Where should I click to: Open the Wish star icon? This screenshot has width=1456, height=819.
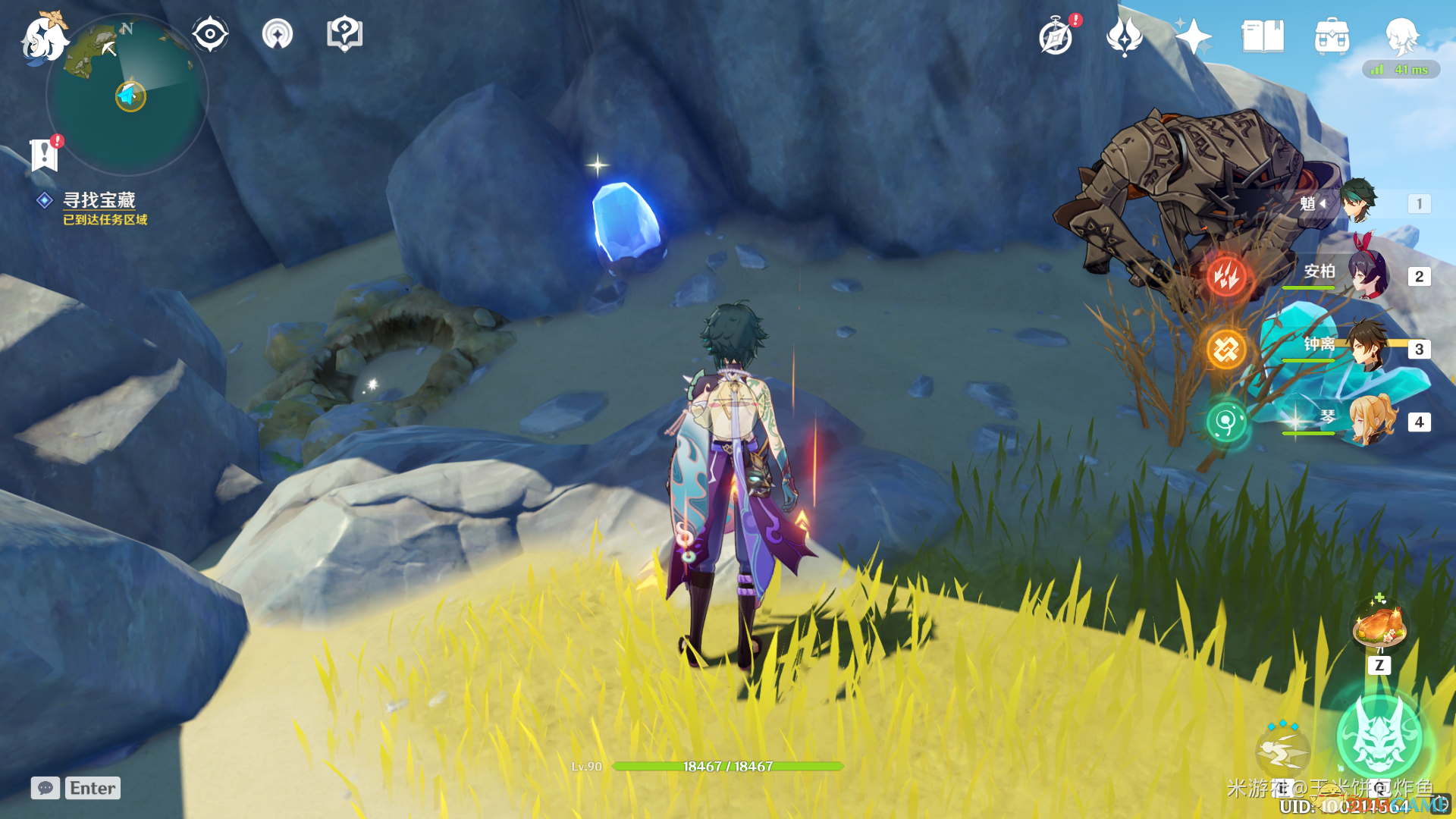point(1192,36)
